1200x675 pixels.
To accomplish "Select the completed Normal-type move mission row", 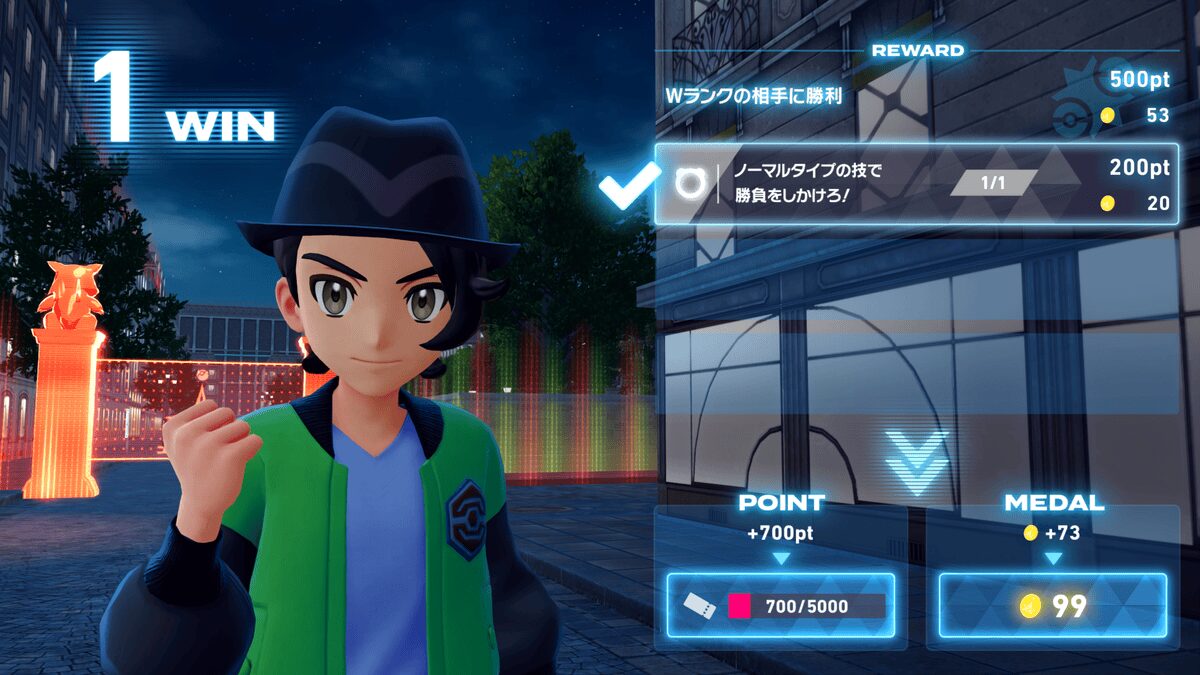I will 916,183.
